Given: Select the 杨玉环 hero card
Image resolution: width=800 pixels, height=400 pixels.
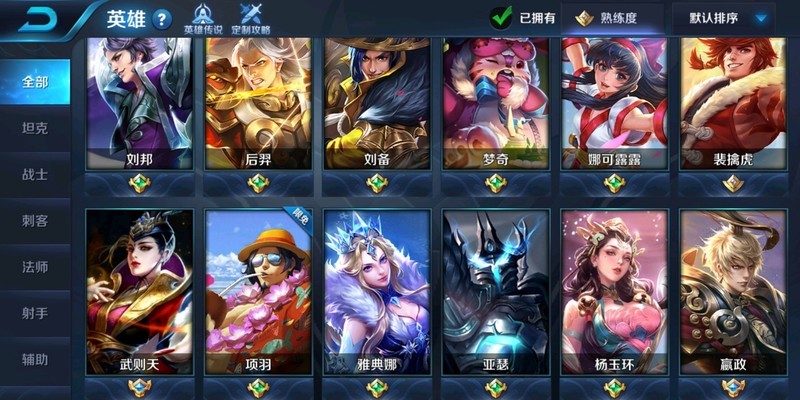Looking at the screenshot, I should (614, 292).
